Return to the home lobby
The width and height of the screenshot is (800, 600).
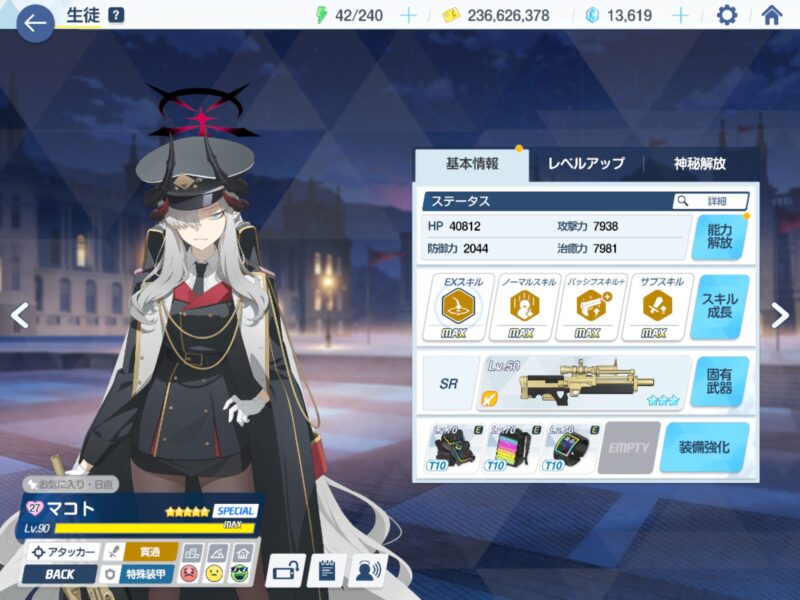pyautogui.click(x=772, y=15)
